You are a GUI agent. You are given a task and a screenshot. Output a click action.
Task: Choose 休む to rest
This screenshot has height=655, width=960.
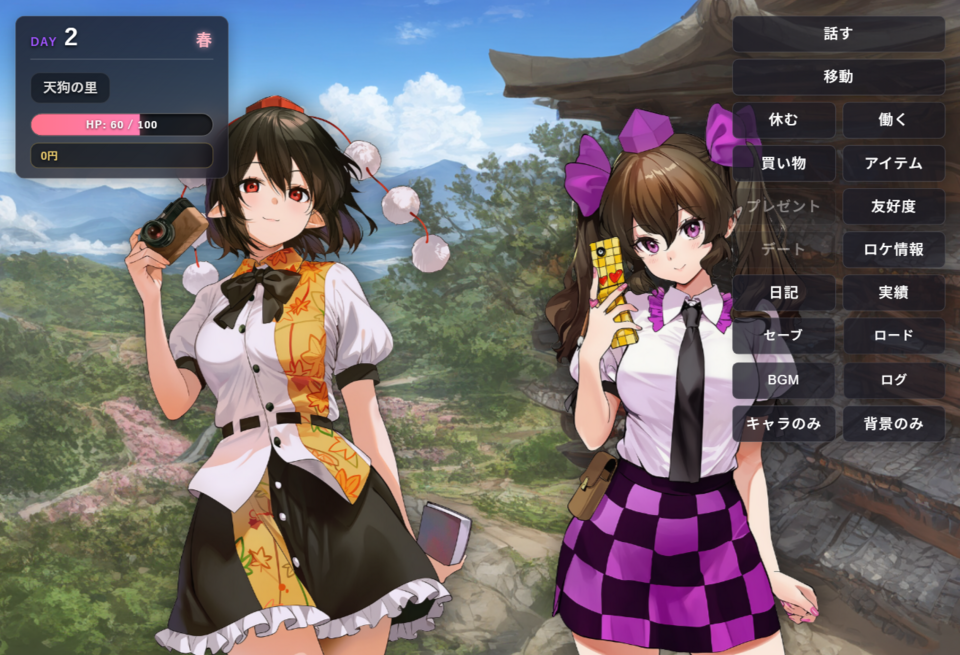pos(783,120)
